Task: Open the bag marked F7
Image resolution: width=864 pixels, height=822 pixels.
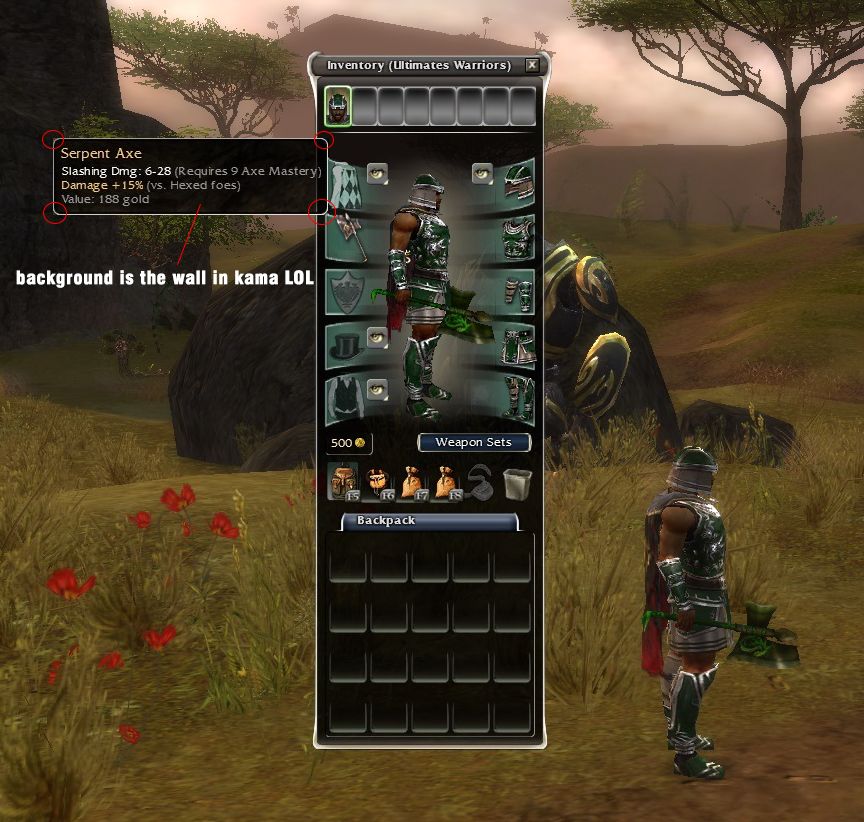Action: [412, 482]
